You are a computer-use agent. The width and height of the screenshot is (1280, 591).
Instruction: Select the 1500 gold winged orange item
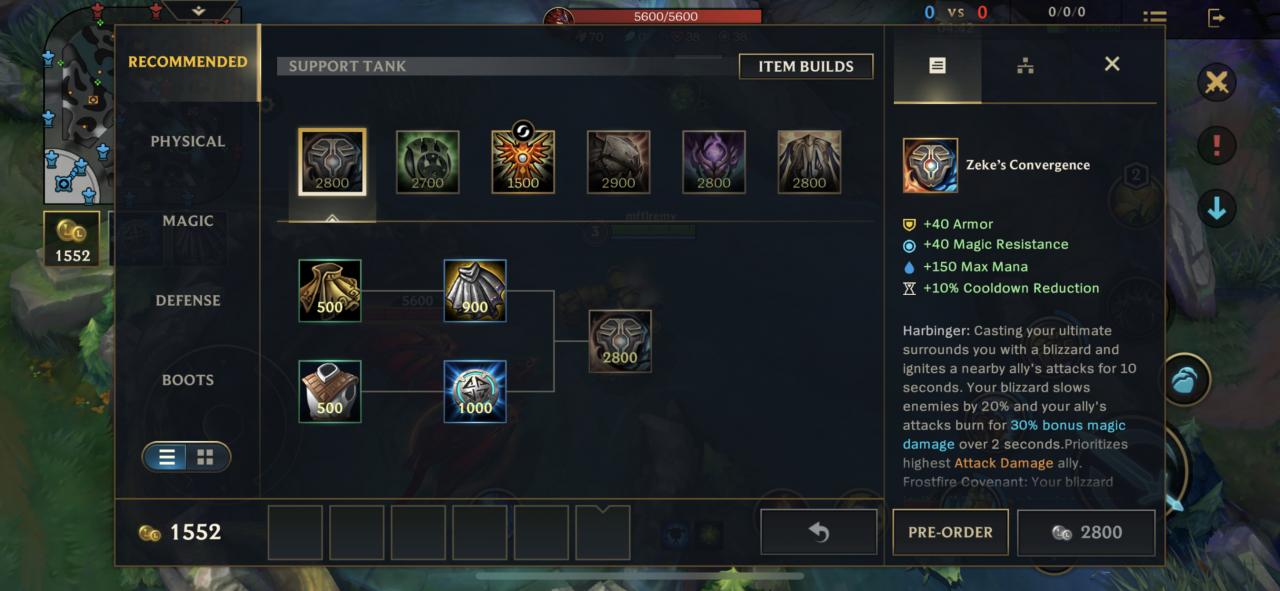[523, 162]
